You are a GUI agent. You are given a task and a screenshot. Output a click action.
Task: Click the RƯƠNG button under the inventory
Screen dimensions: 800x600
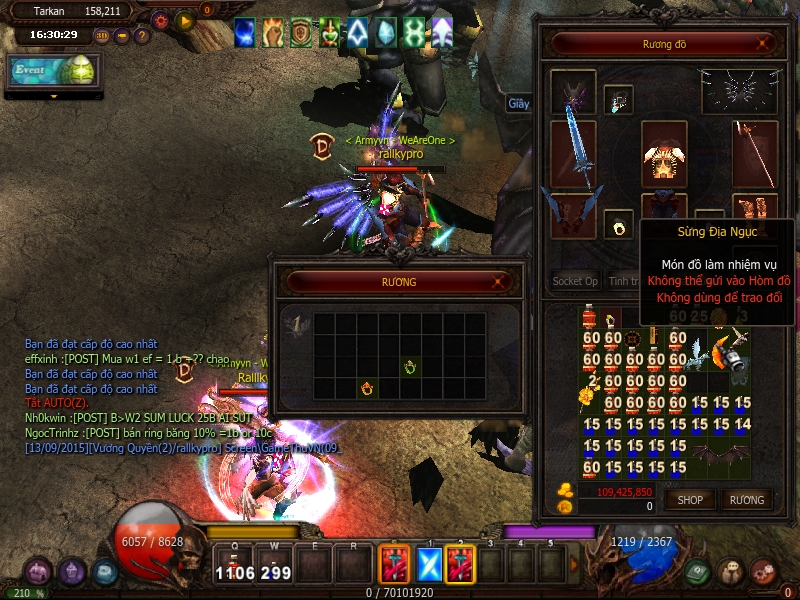(746, 499)
